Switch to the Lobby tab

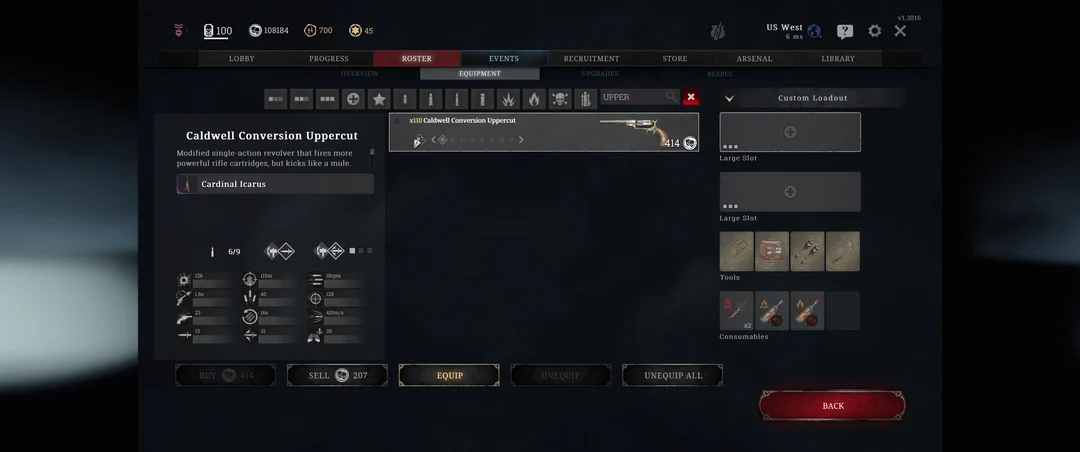click(x=242, y=59)
